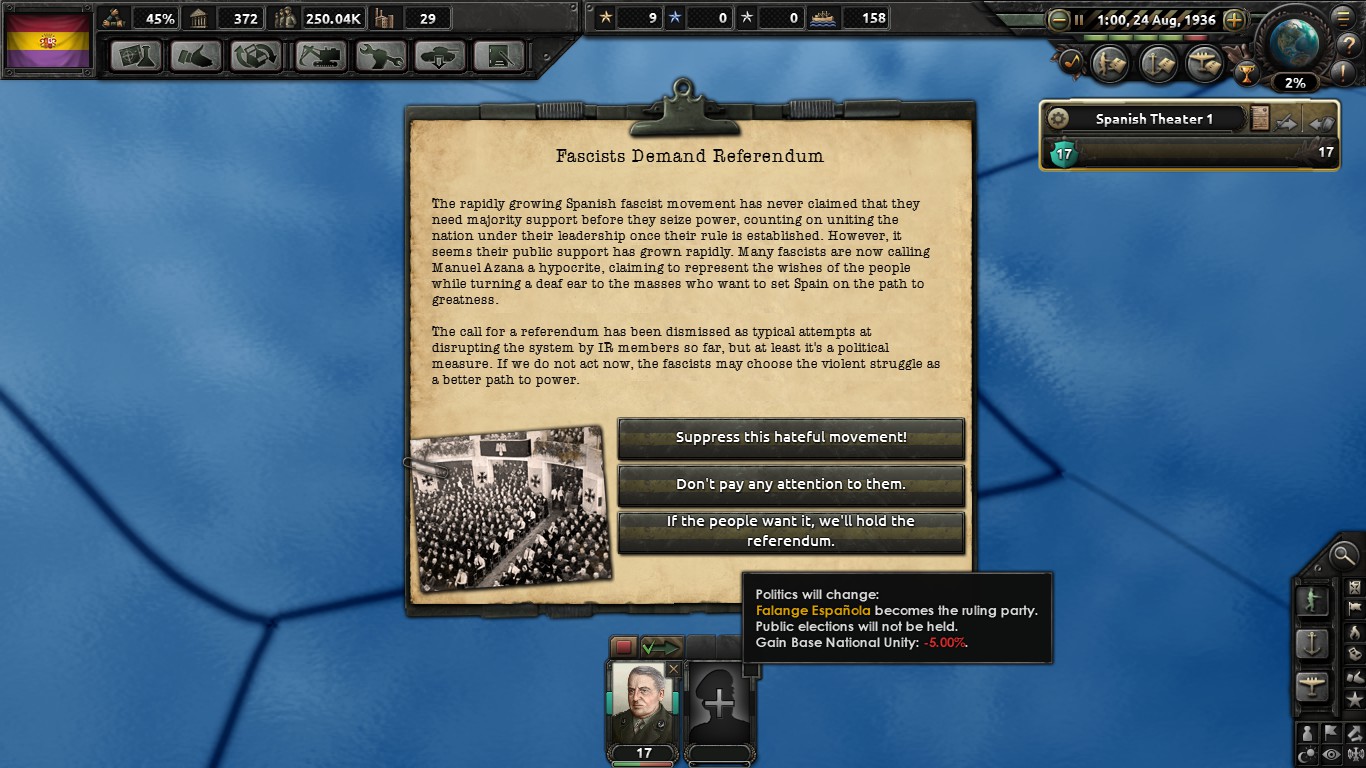
Task: Open Spanish Theater 1 settings gear
Action: point(1059,119)
